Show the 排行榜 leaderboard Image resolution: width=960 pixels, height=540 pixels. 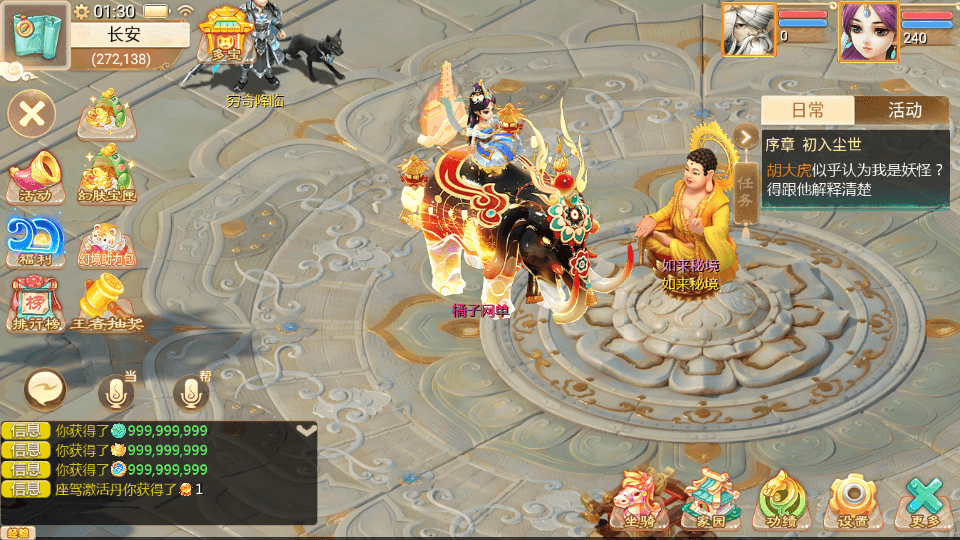click(34, 303)
